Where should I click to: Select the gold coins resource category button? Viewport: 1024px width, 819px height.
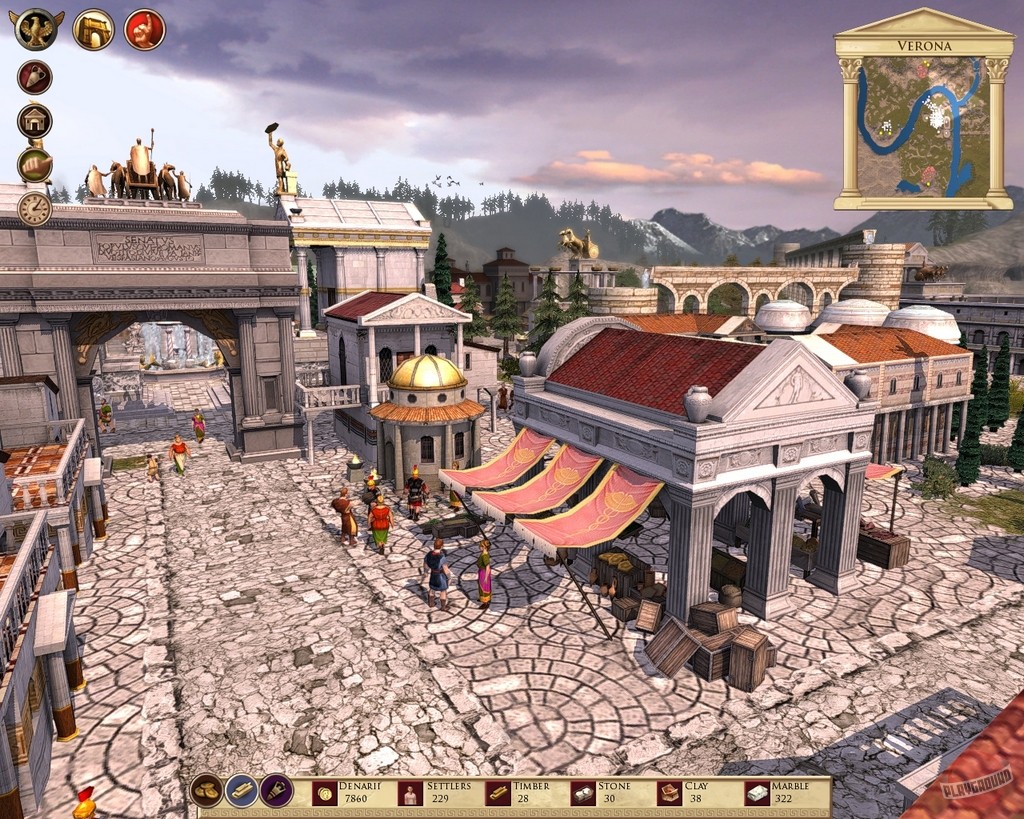pyautogui.click(x=207, y=791)
